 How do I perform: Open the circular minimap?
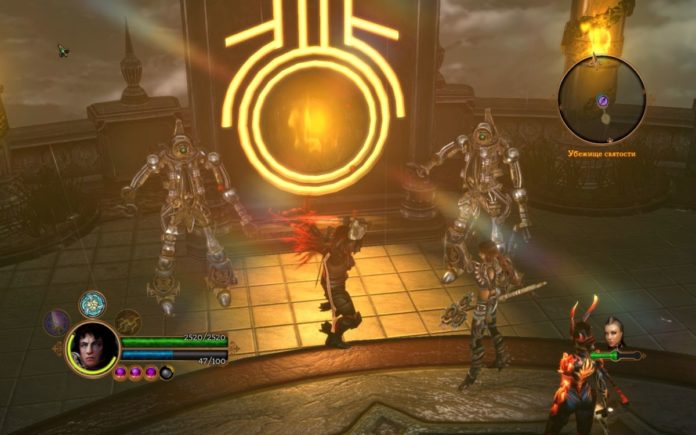602,100
